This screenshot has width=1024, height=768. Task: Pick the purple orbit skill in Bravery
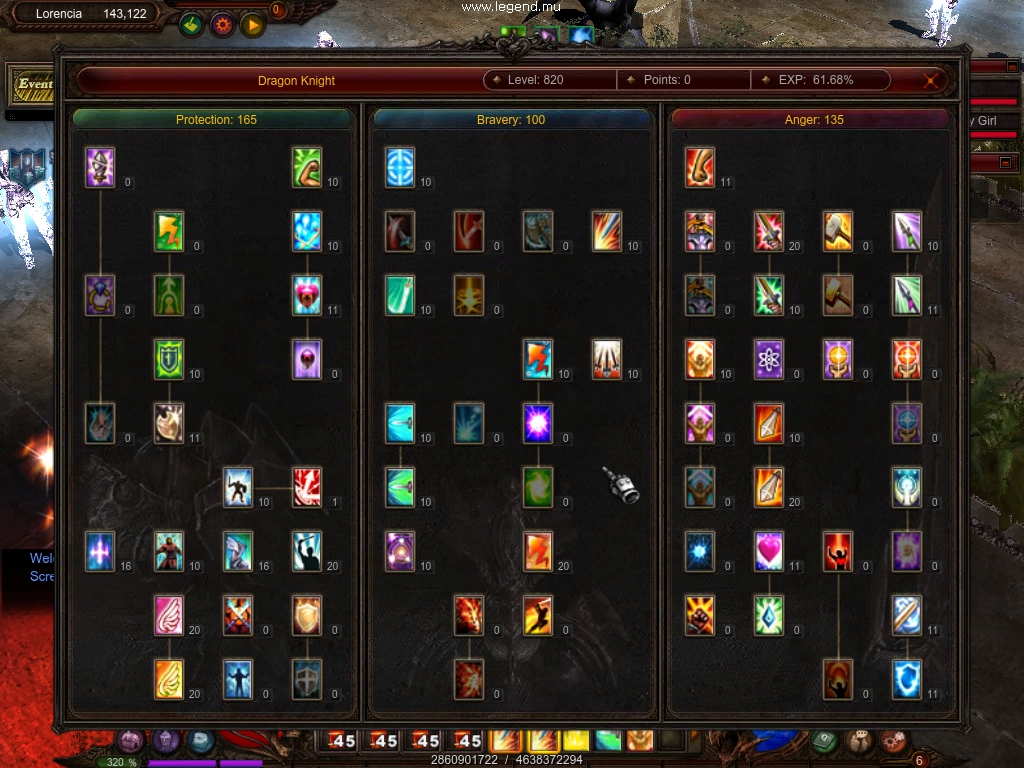pos(400,551)
